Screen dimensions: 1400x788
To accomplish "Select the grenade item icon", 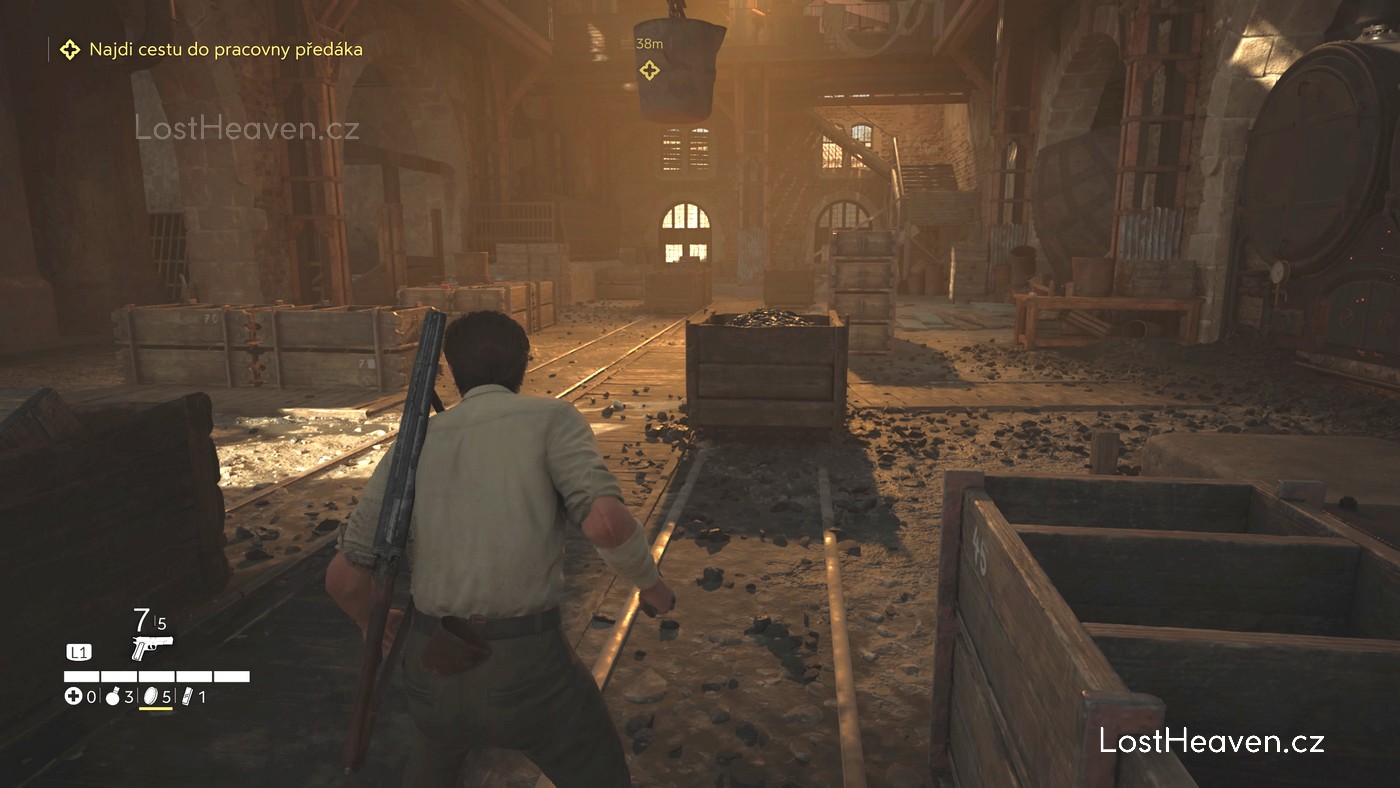I will pyautogui.click(x=113, y=696).
